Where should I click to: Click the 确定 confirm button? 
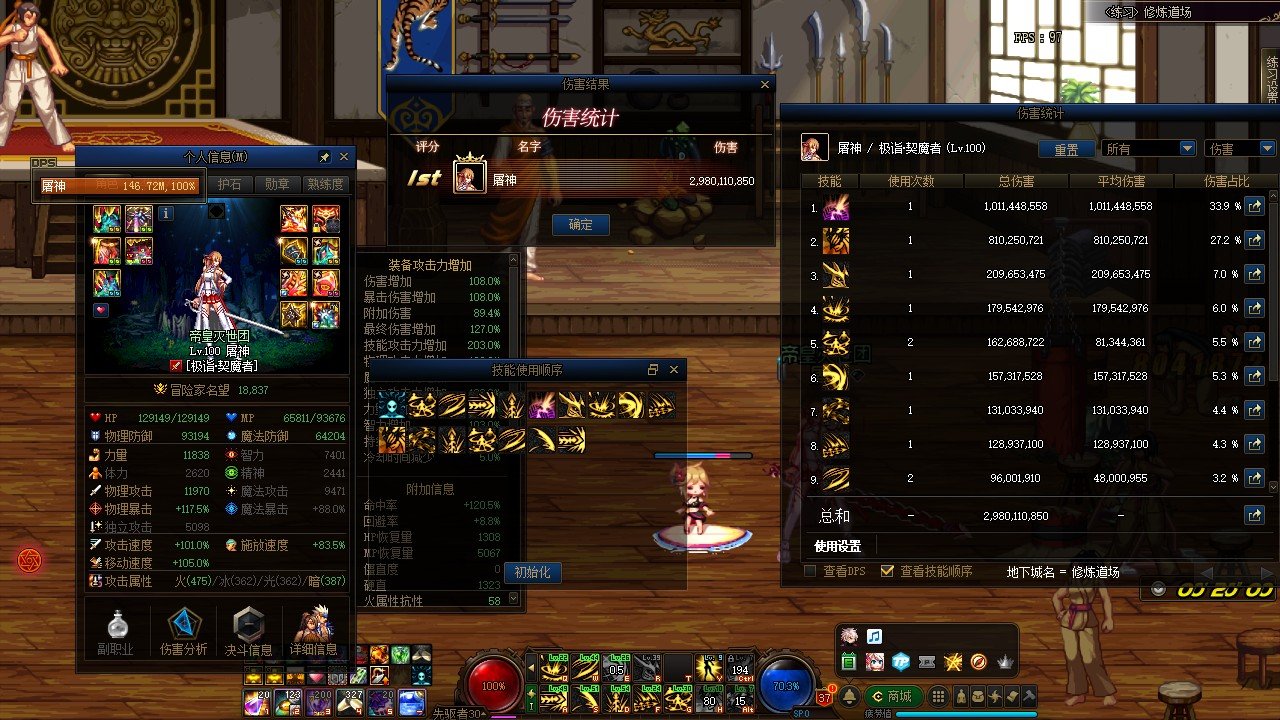pos(581,225)
